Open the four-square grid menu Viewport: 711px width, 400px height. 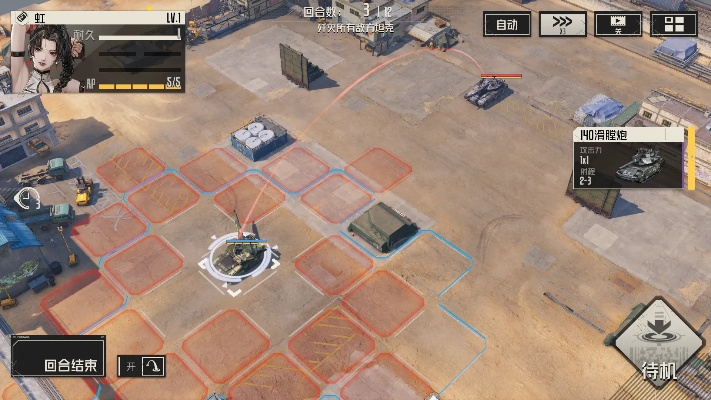point(674,25)
